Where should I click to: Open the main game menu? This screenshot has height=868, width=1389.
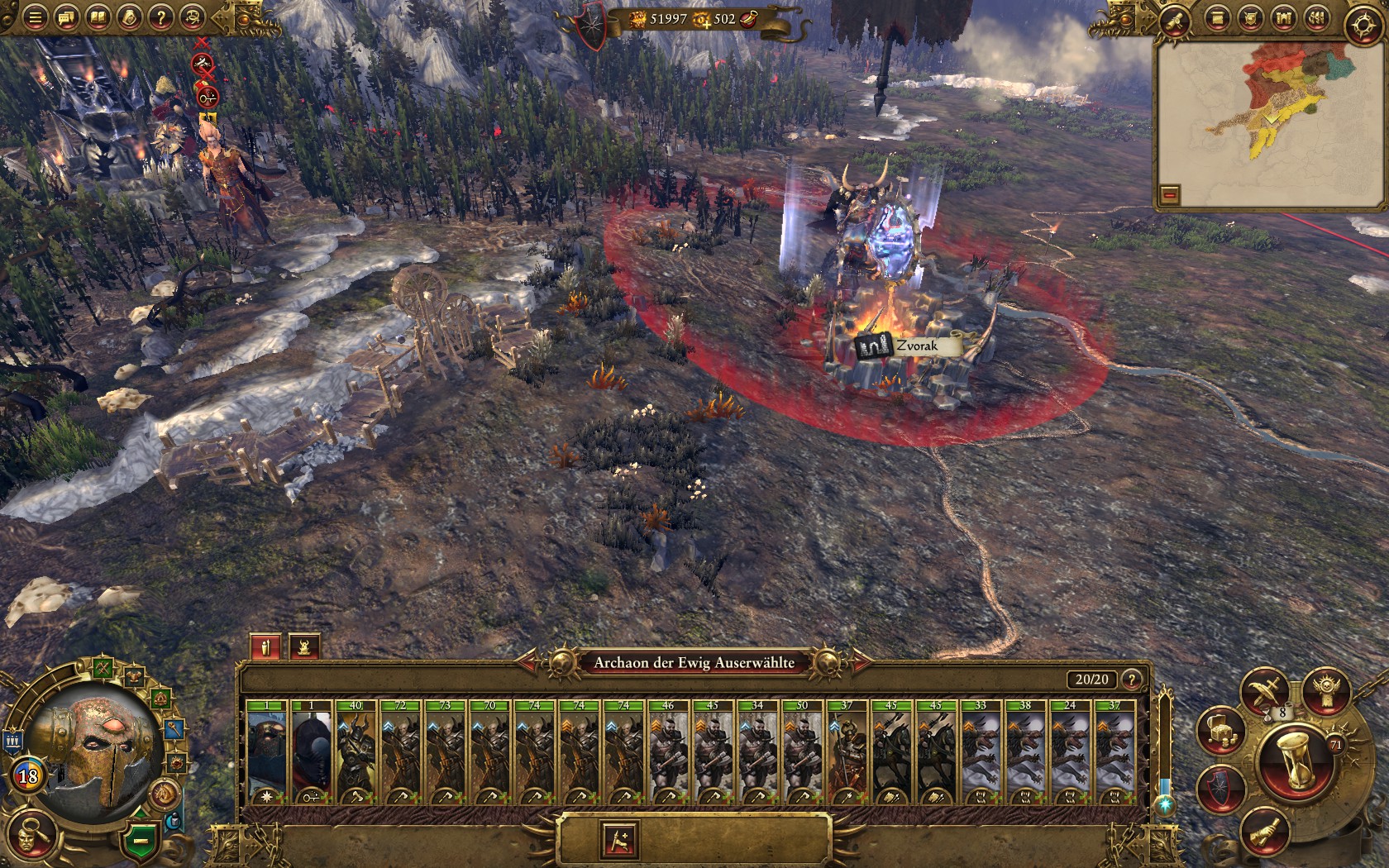(x=35, y=17)
